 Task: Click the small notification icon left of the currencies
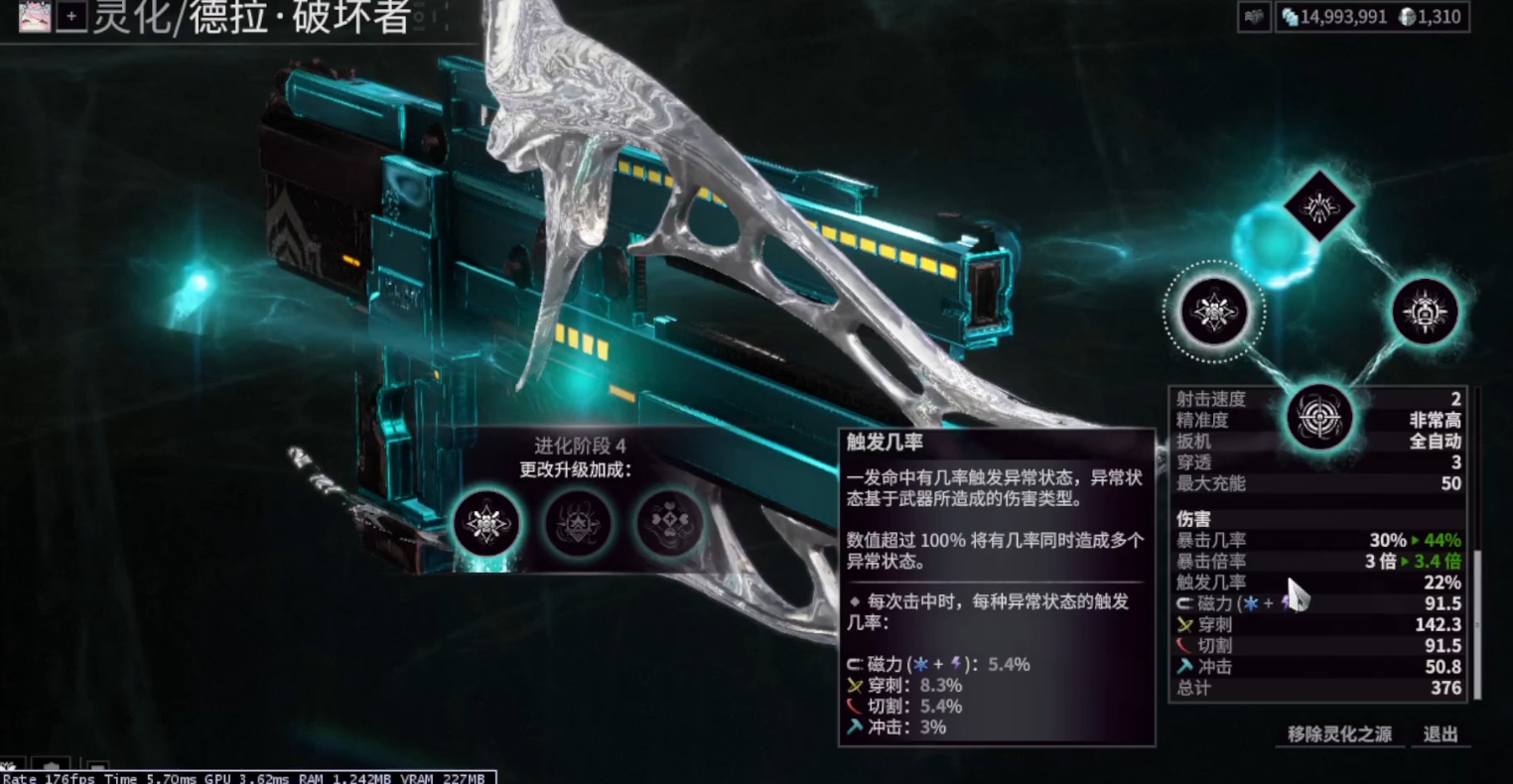(1253, 16)
